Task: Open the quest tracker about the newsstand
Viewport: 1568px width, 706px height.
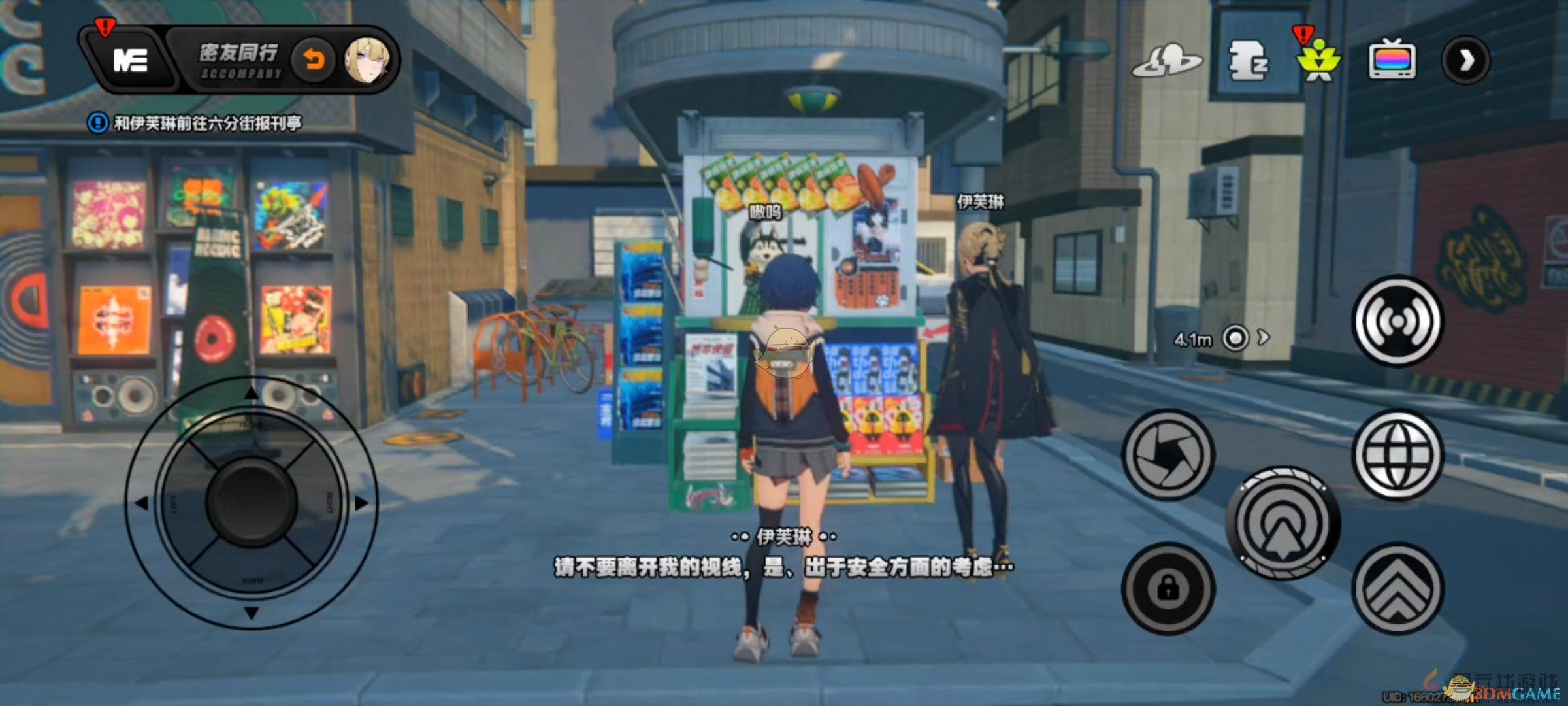Action: 196,123
